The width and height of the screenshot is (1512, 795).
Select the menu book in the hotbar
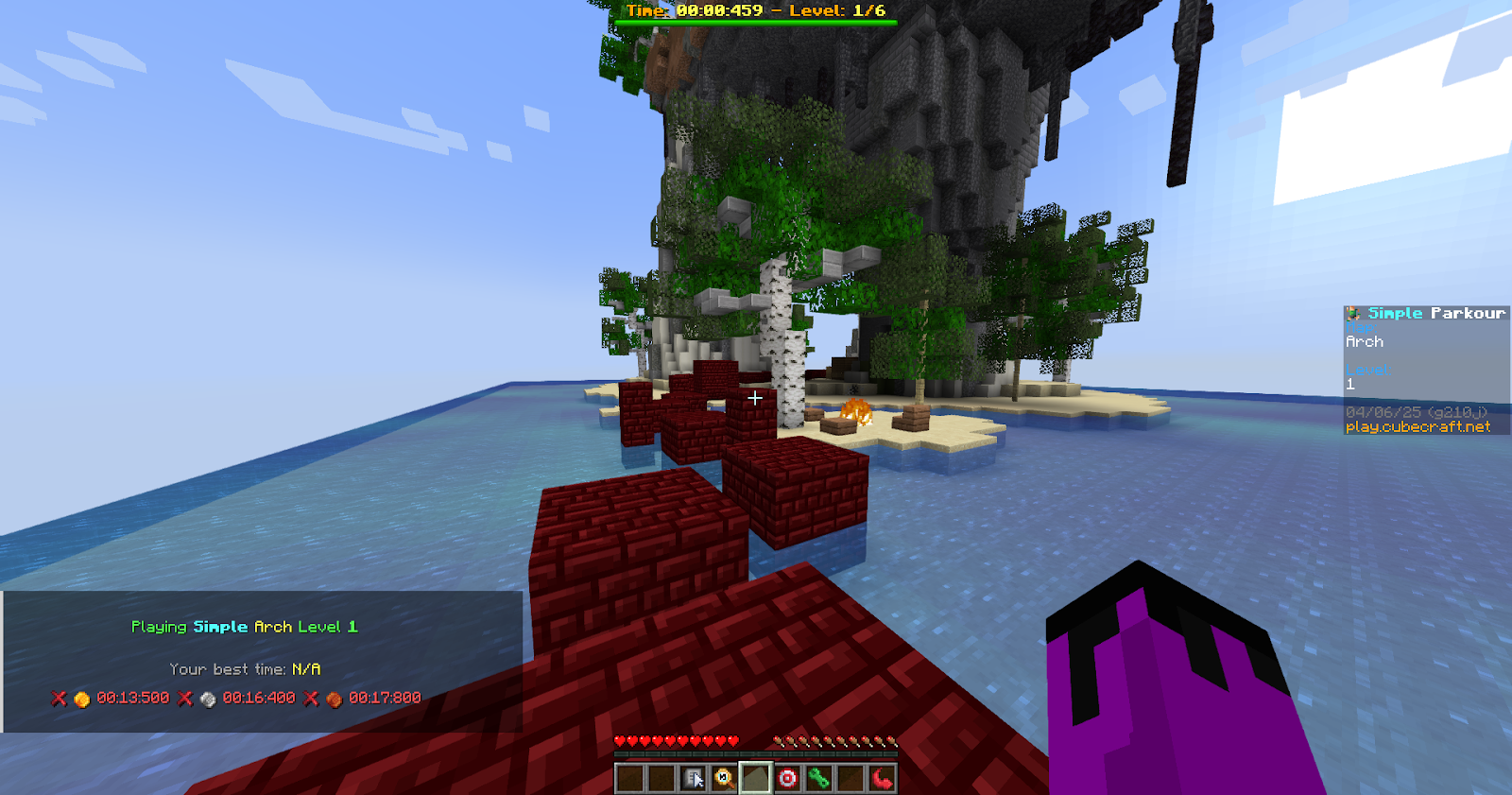coord(696,778)
